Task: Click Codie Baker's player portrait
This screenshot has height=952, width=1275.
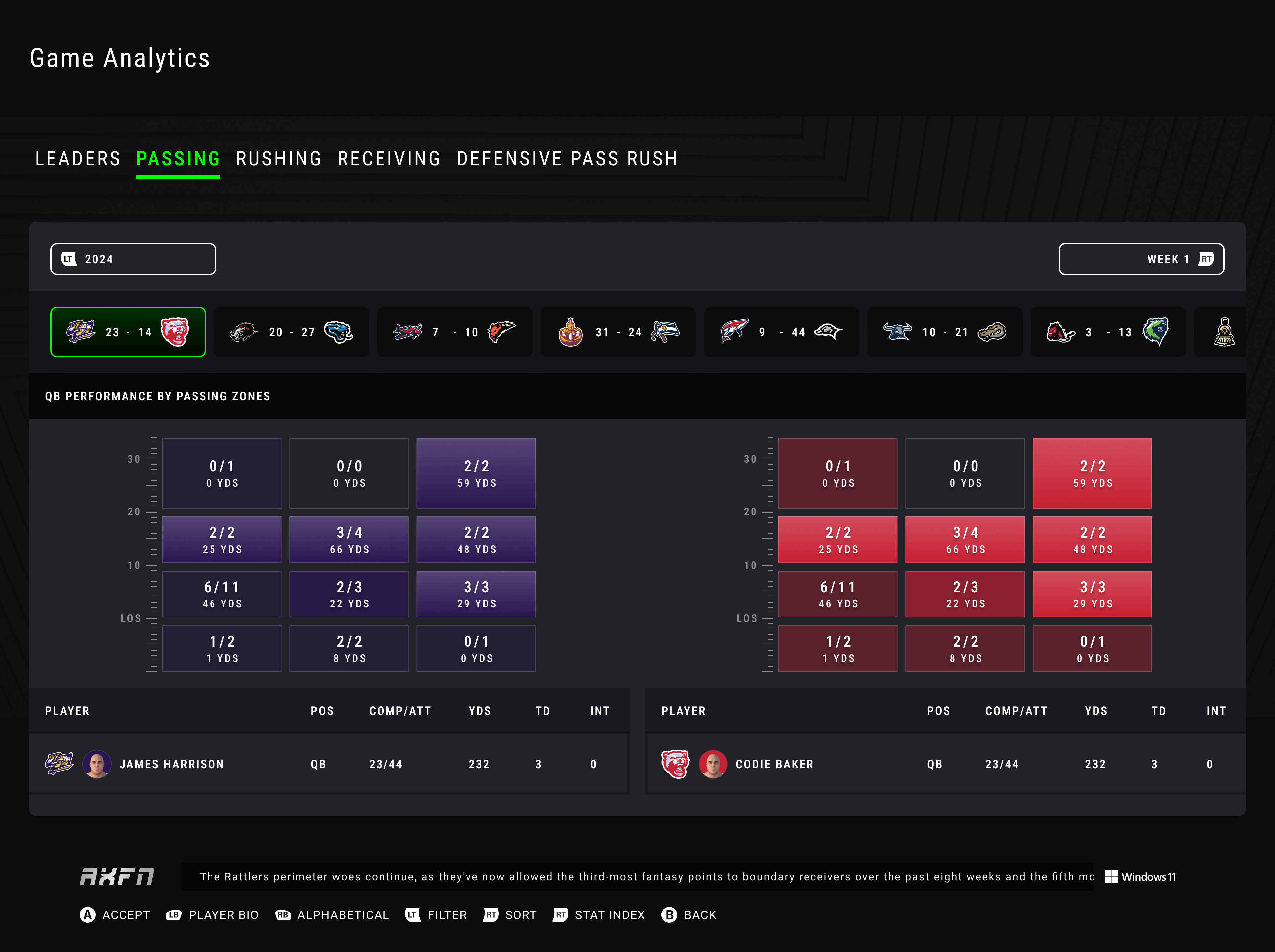Action: [713, 764]
